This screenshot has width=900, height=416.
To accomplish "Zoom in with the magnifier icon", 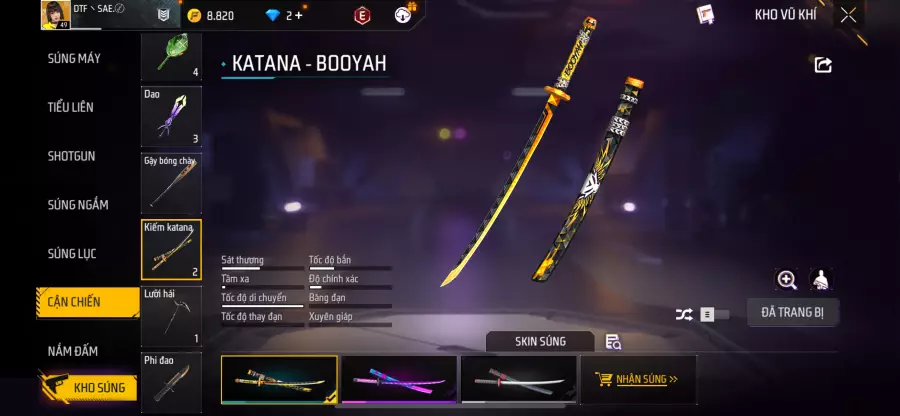I will click(x=787, y=280).
